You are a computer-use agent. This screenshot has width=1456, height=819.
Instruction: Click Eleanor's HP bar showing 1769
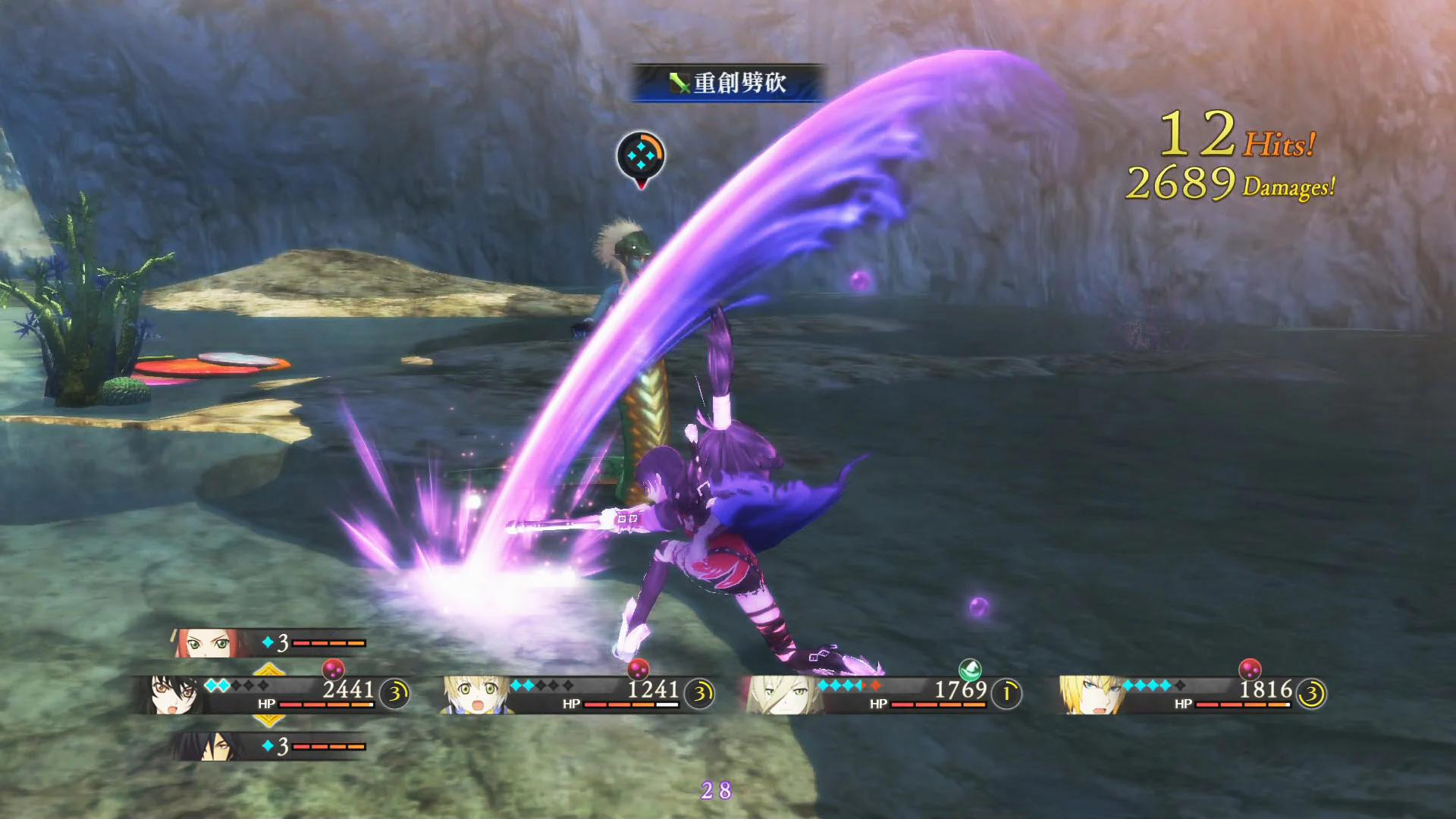937,704
